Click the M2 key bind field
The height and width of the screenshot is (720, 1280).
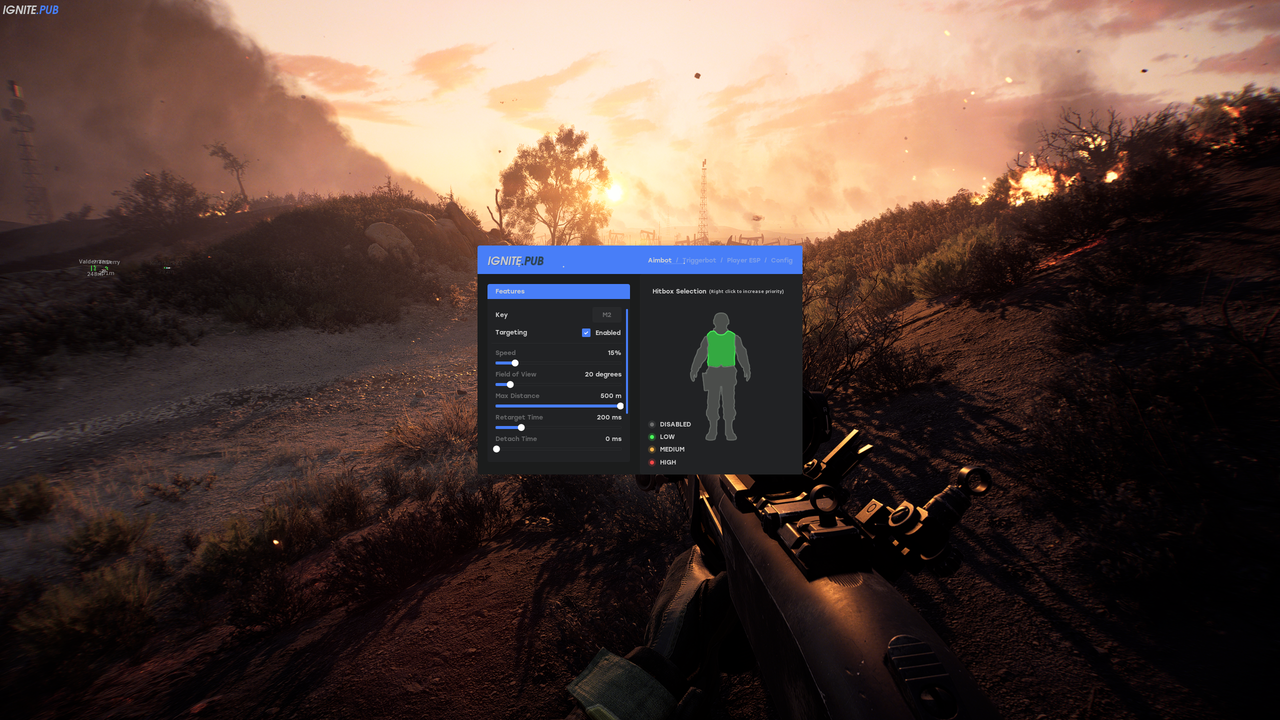606,314
